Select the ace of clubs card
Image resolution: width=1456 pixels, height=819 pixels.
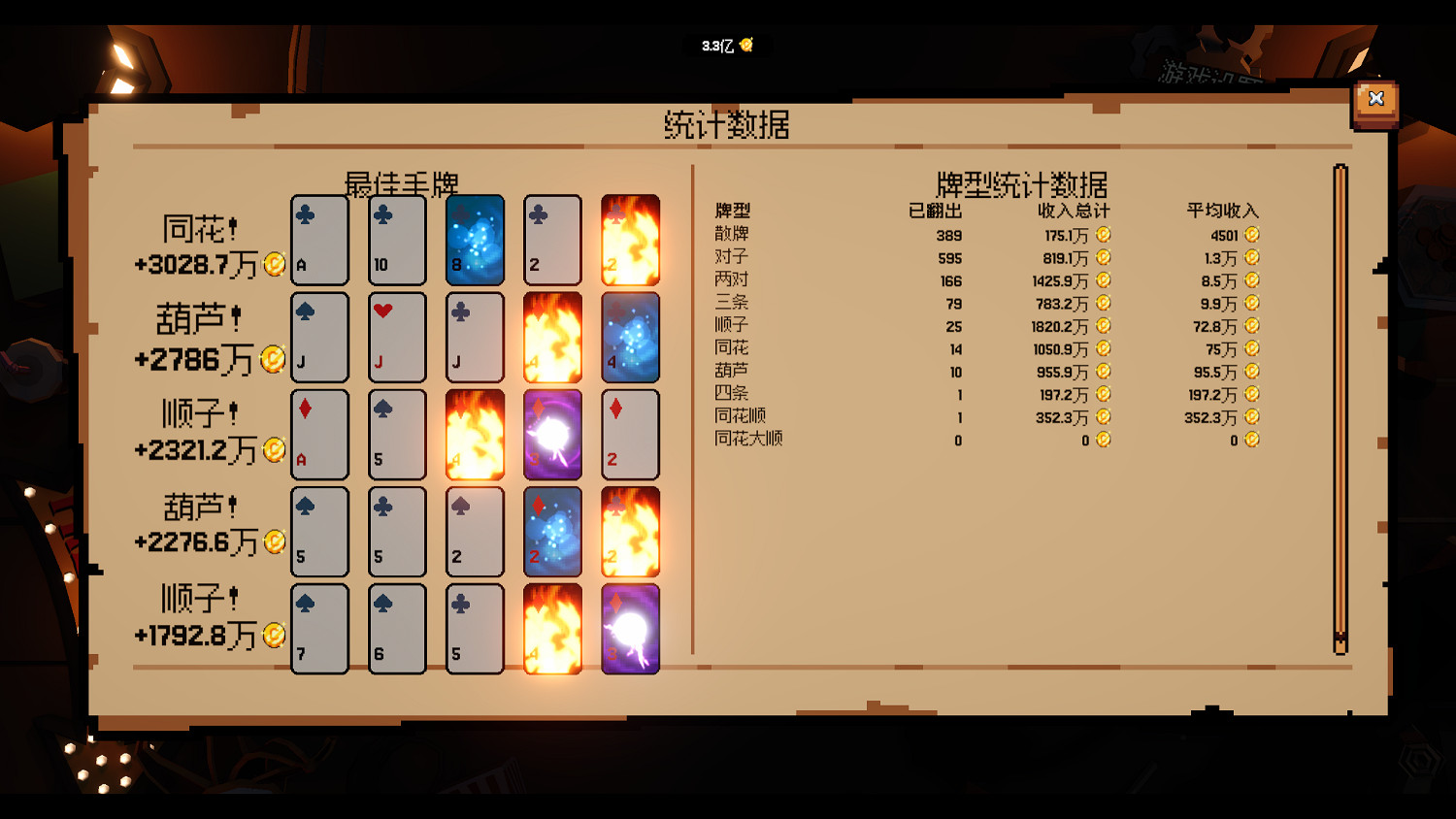click(319, 240)
